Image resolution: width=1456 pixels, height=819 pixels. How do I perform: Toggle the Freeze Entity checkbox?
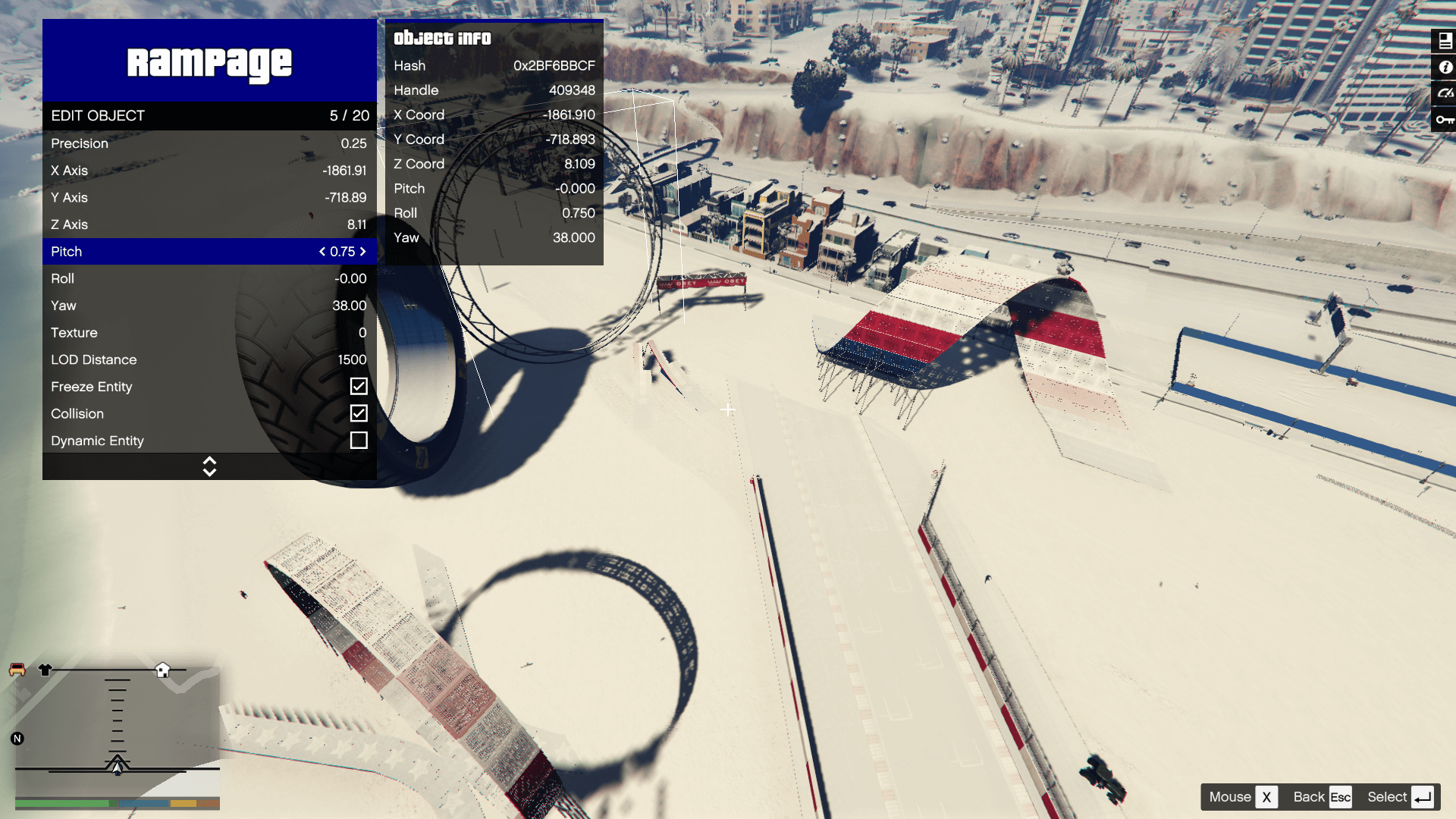pos(359,387)
